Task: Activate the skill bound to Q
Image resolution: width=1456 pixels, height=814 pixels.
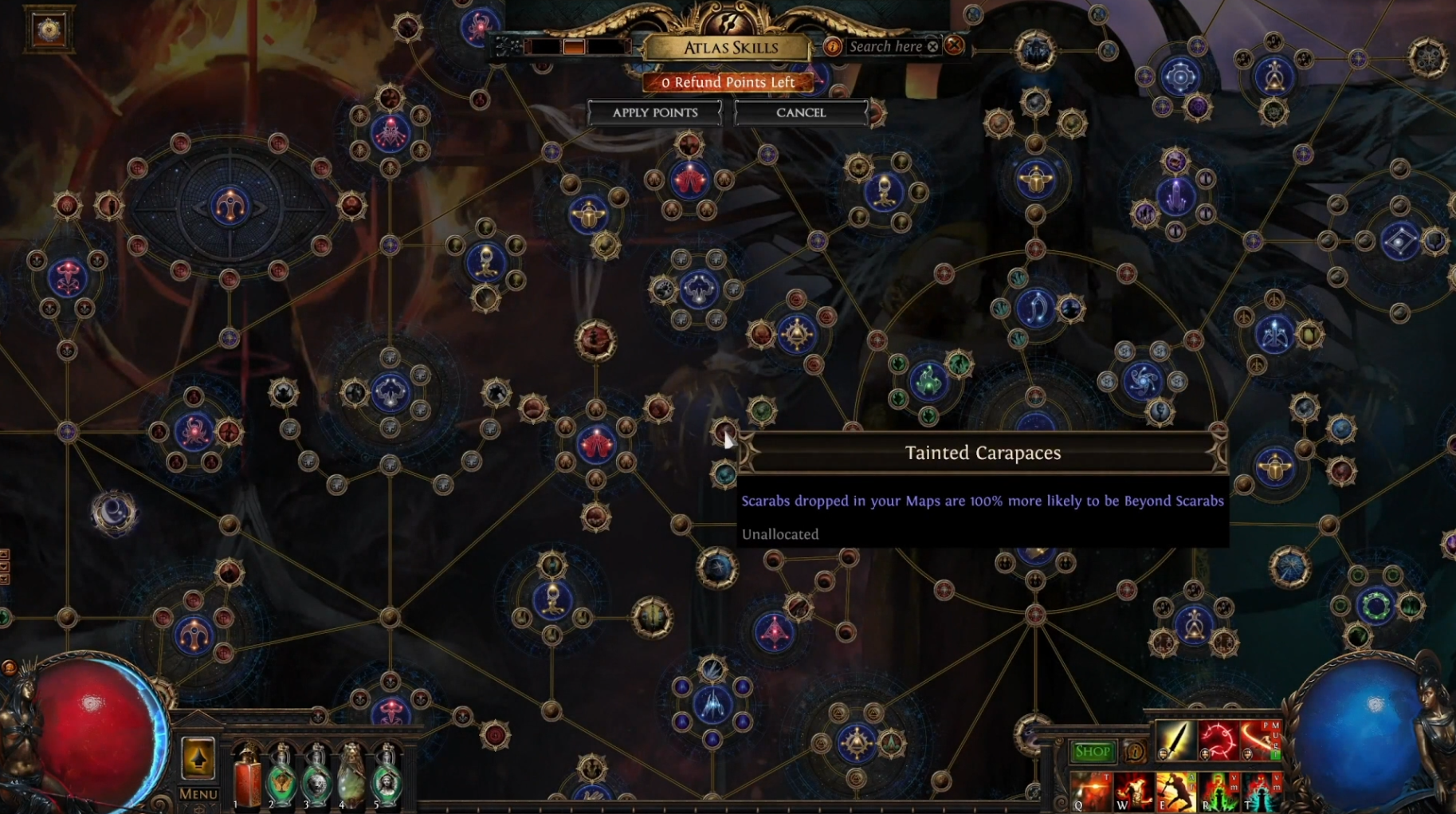Action: 1090,792
